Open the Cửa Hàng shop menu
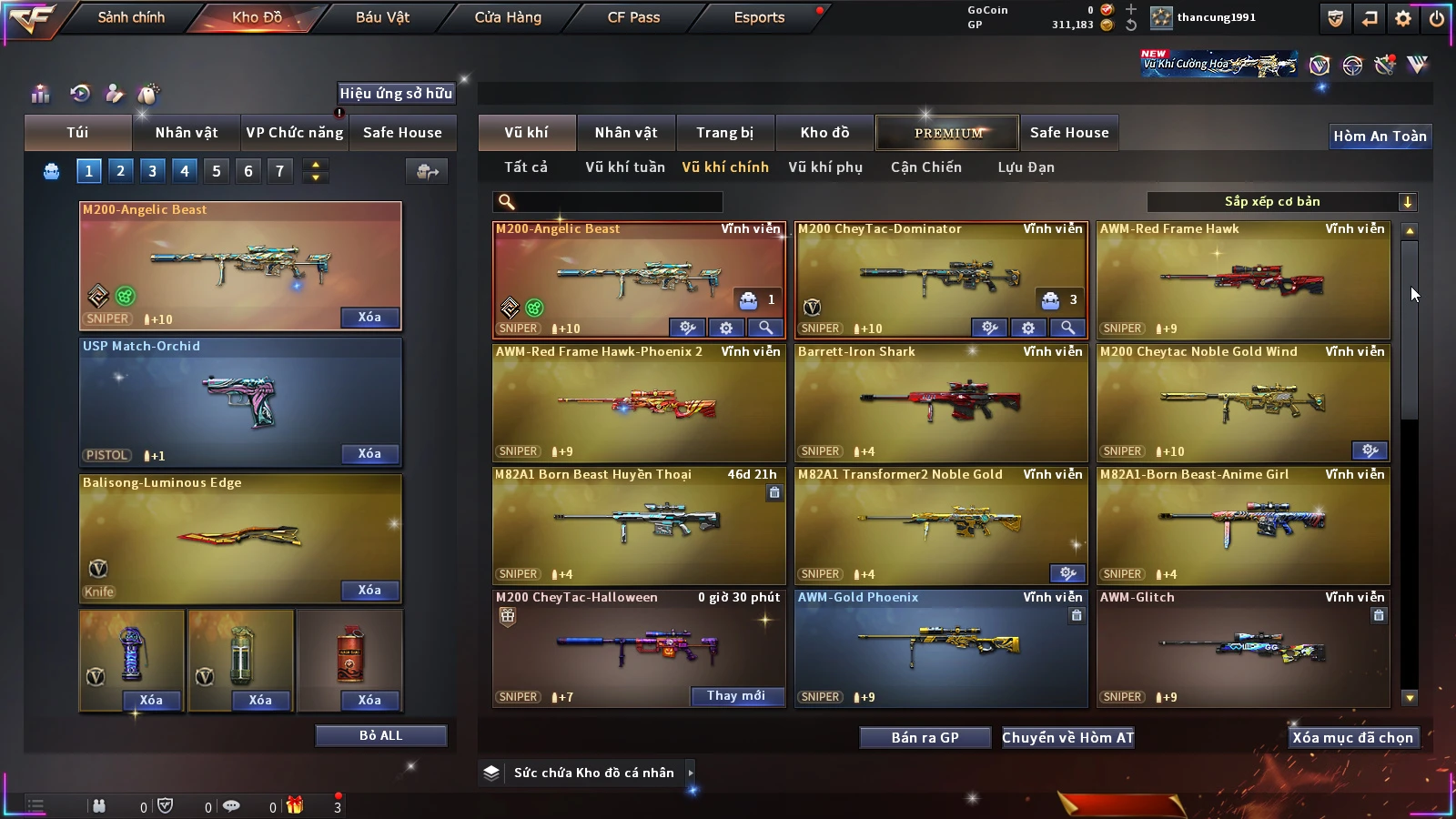 508,17
